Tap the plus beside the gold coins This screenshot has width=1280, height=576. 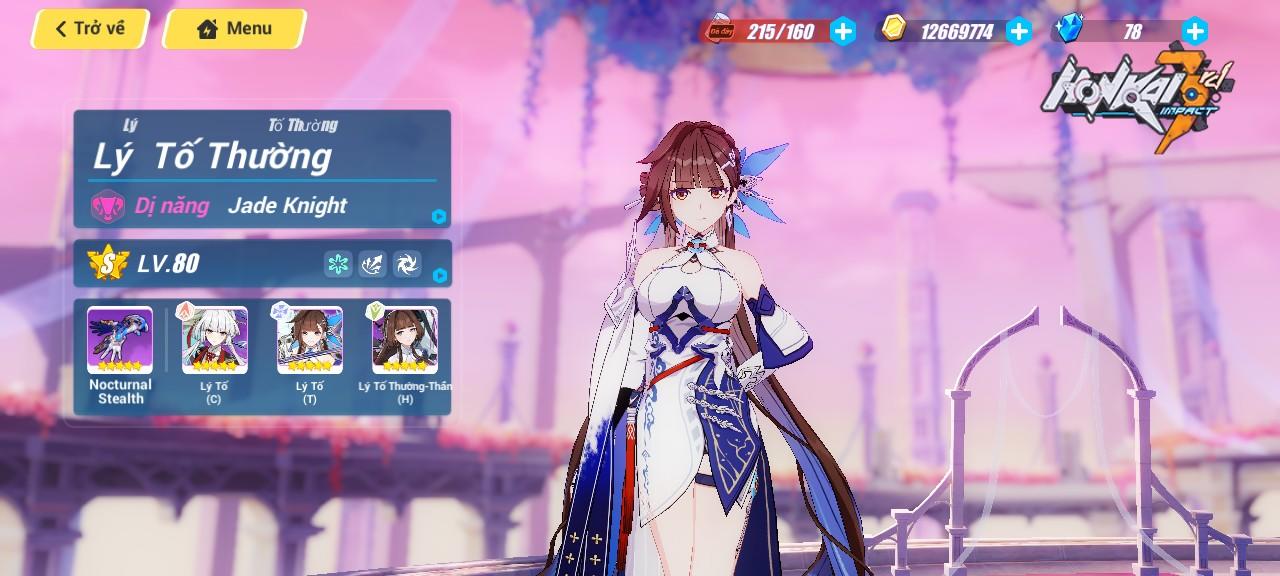[1018, 31]
